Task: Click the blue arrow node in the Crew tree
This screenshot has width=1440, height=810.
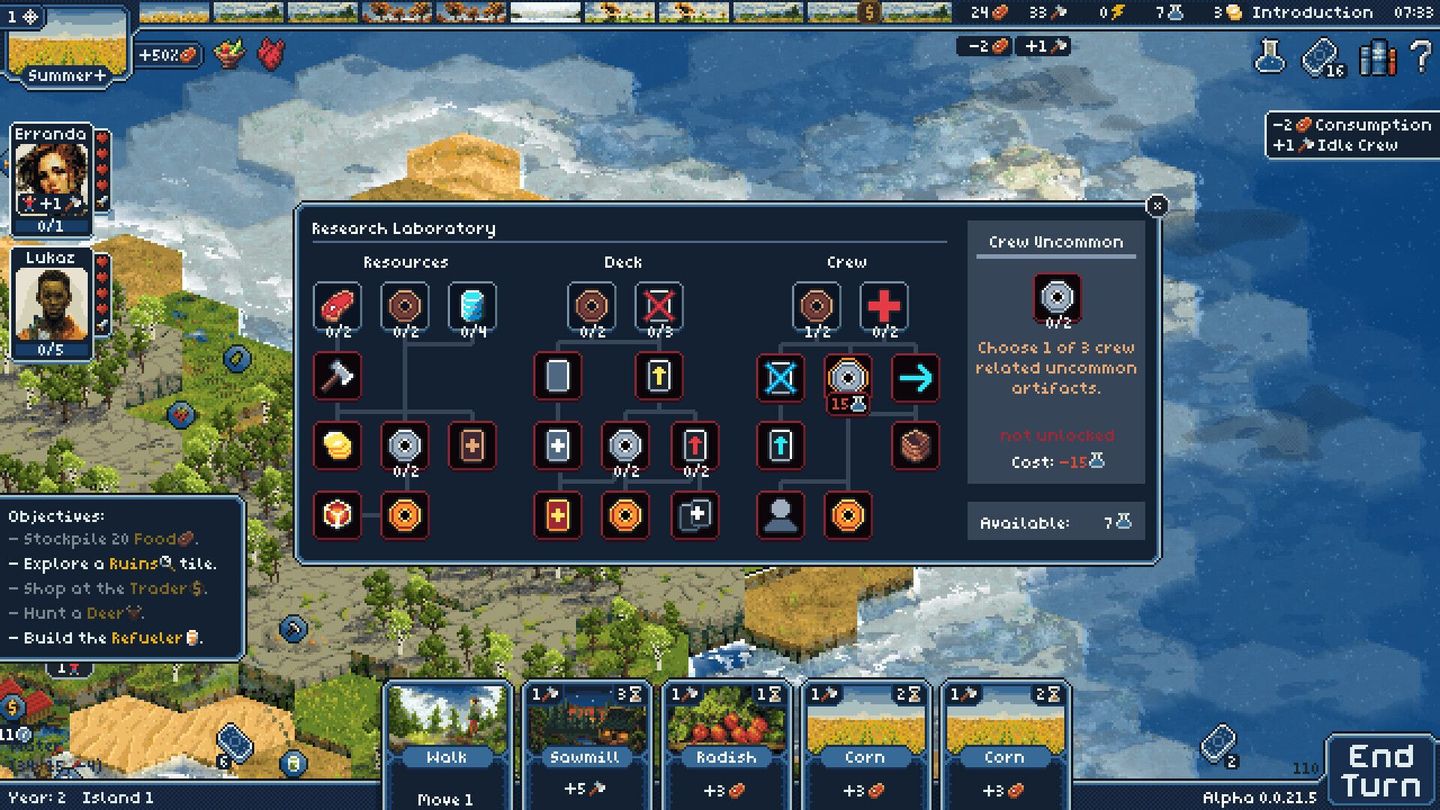Action: pos(917,379)
